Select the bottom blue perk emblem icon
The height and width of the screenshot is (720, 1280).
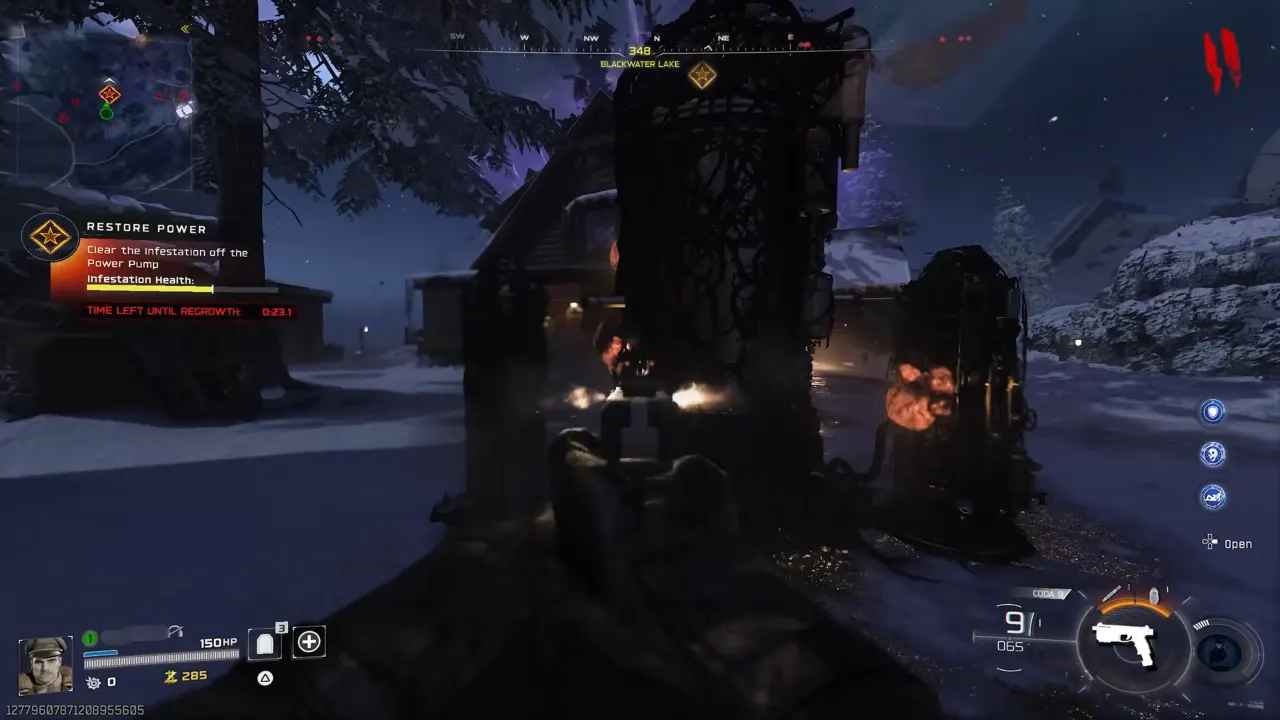[1213, 498]
